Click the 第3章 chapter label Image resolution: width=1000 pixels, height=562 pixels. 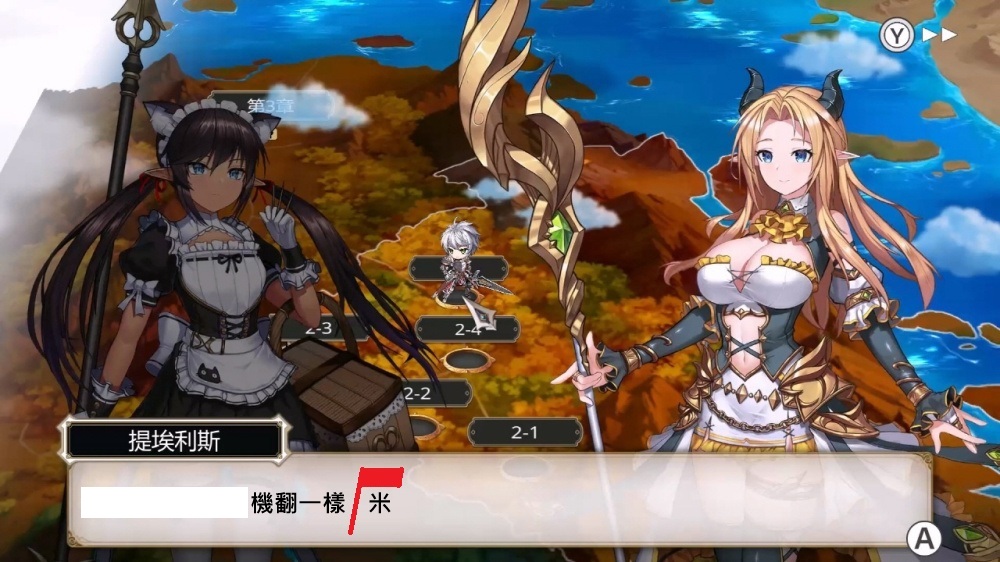click(x=262, y=104)
